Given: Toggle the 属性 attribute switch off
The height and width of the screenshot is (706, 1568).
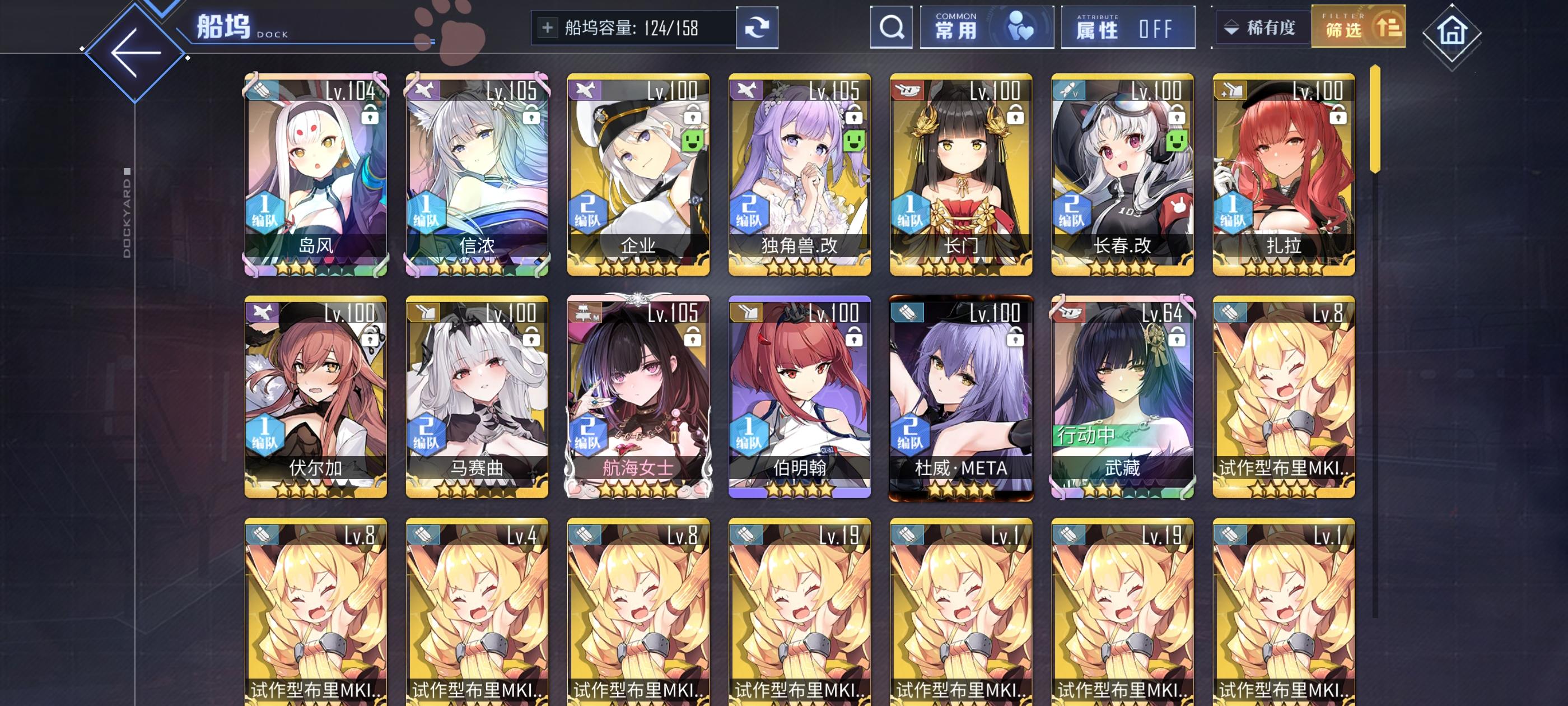Looking at the screenshot, I should 1127,27.
